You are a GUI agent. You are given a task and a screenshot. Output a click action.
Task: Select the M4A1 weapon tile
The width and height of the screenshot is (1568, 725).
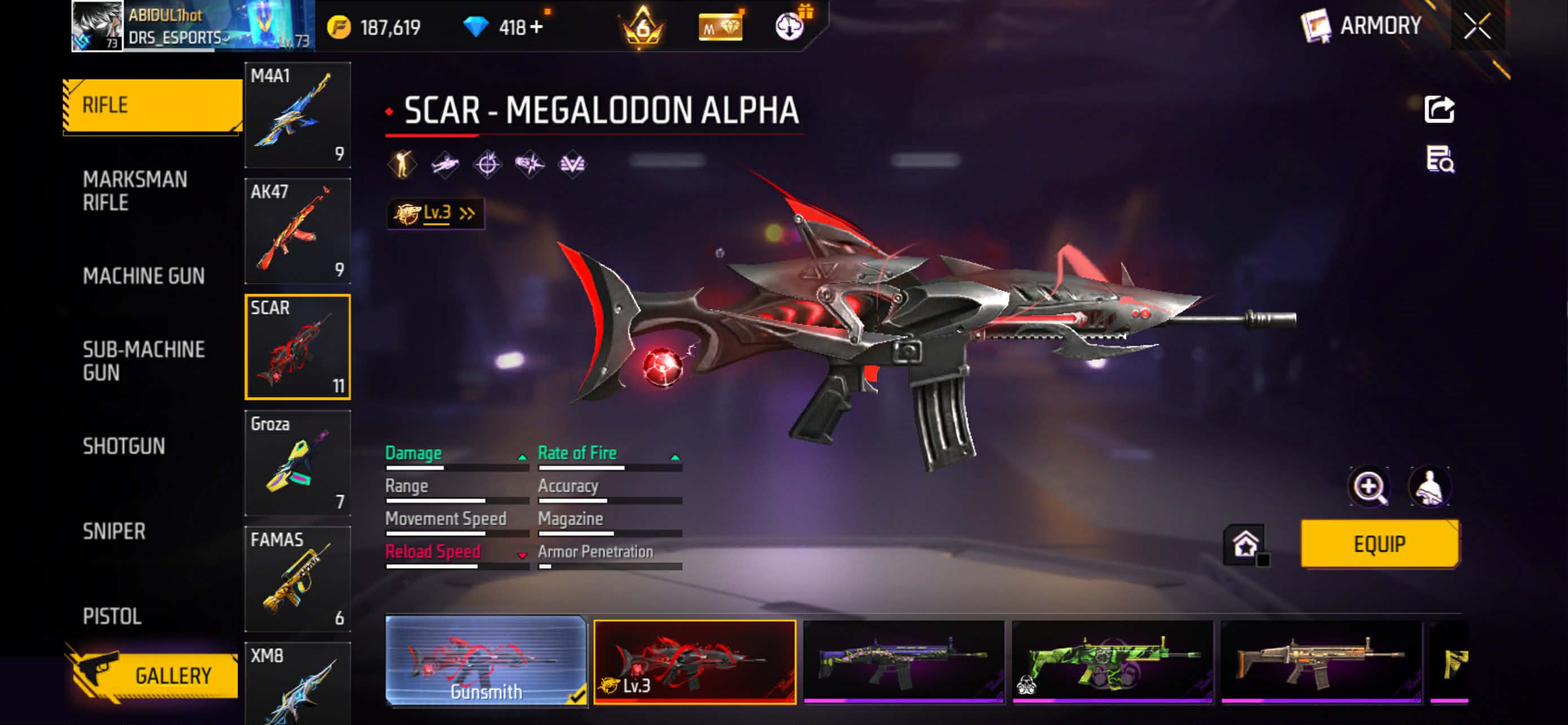(x=297, y=115)
